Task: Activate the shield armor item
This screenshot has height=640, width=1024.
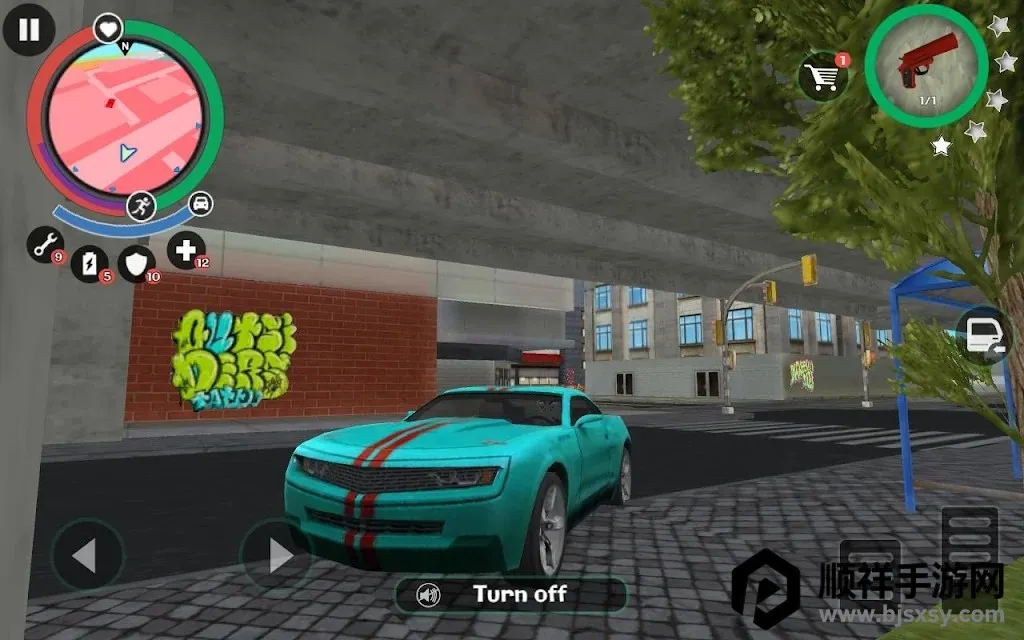Action: [x=136, y=264]
